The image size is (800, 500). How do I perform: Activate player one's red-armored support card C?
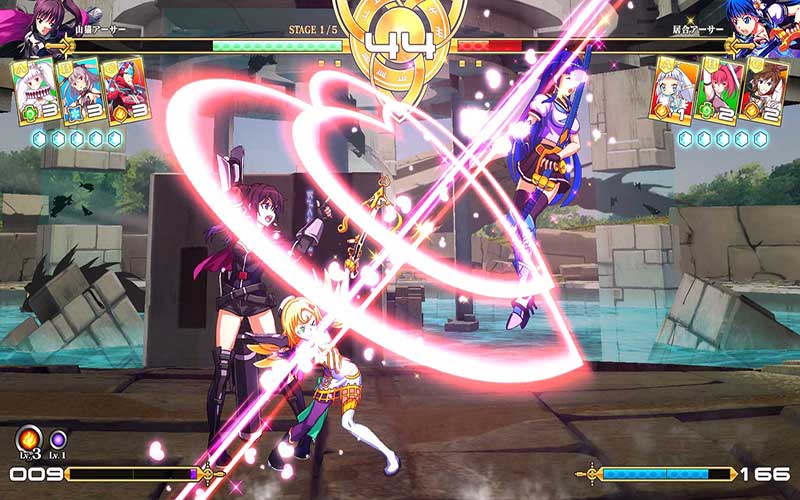coord(125,90)
